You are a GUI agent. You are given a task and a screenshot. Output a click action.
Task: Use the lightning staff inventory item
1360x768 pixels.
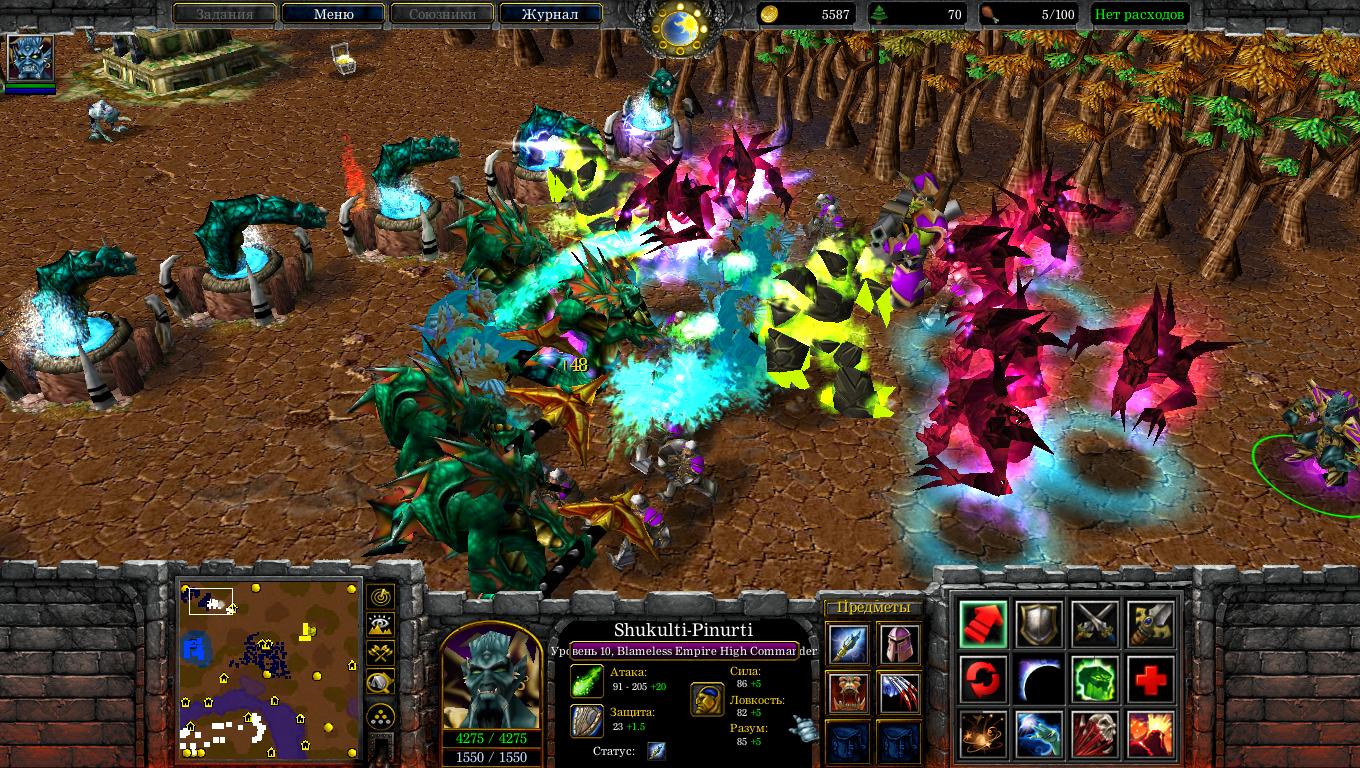[847, 643]
